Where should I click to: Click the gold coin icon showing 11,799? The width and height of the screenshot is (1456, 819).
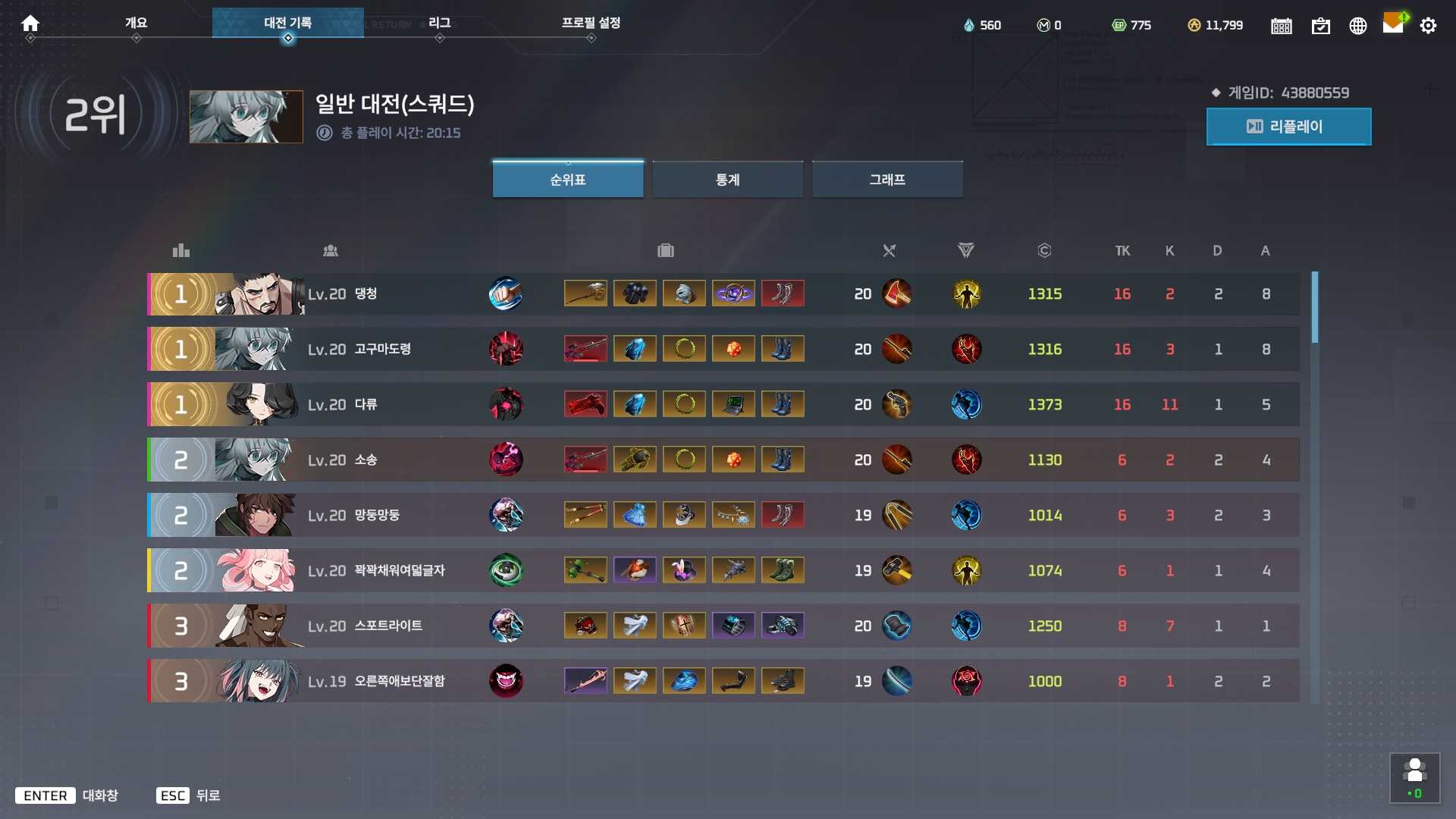(1196, 25)
